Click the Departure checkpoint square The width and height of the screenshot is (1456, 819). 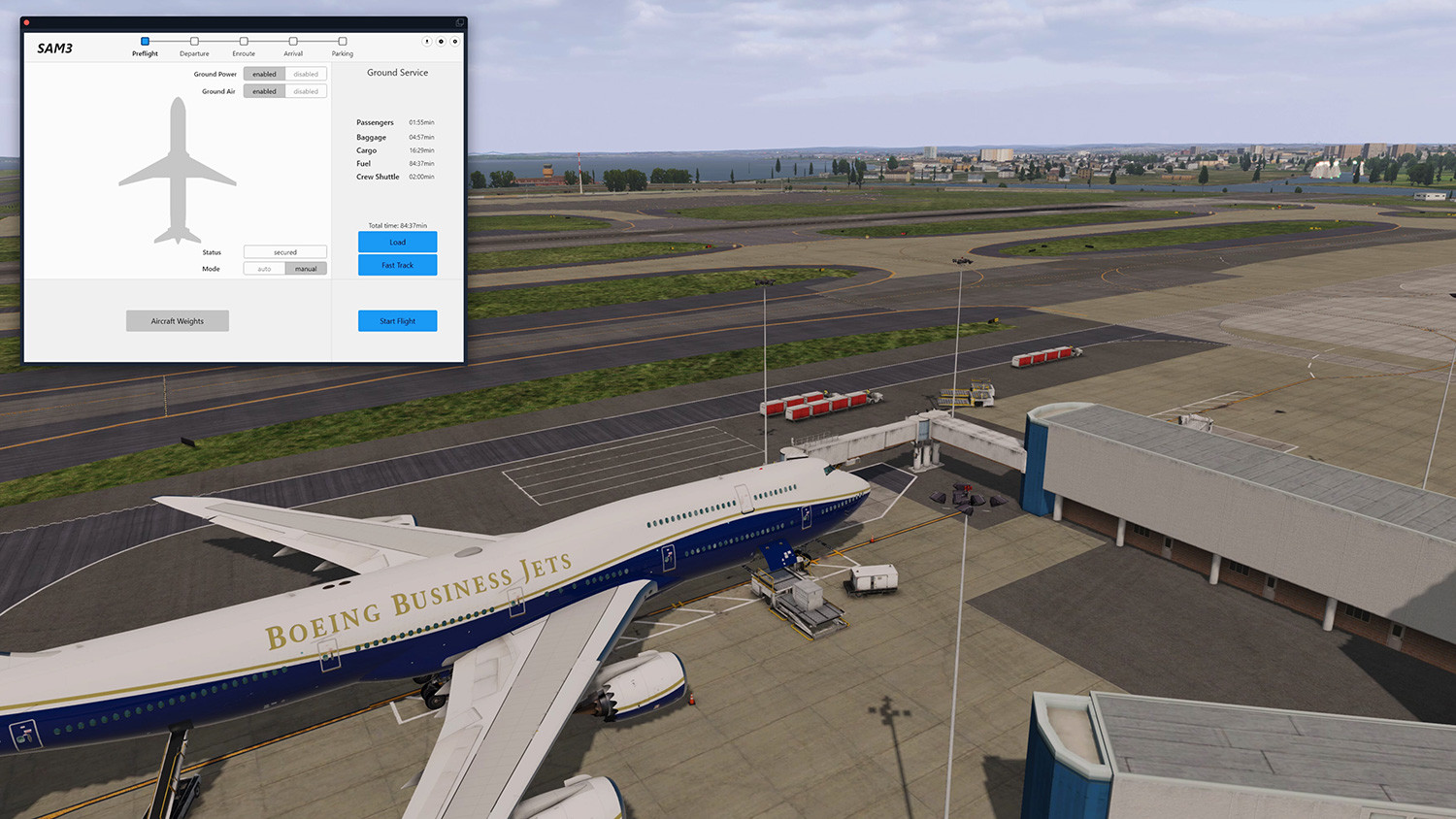coord(194,41)
